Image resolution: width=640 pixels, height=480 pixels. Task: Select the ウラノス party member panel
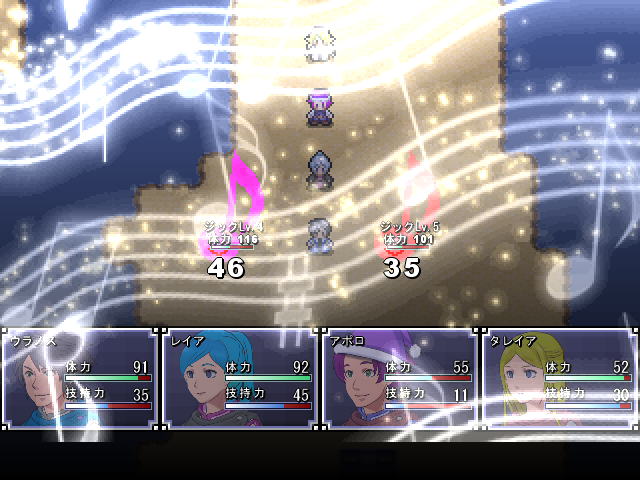pyautogui.click(x=80, y=378)
